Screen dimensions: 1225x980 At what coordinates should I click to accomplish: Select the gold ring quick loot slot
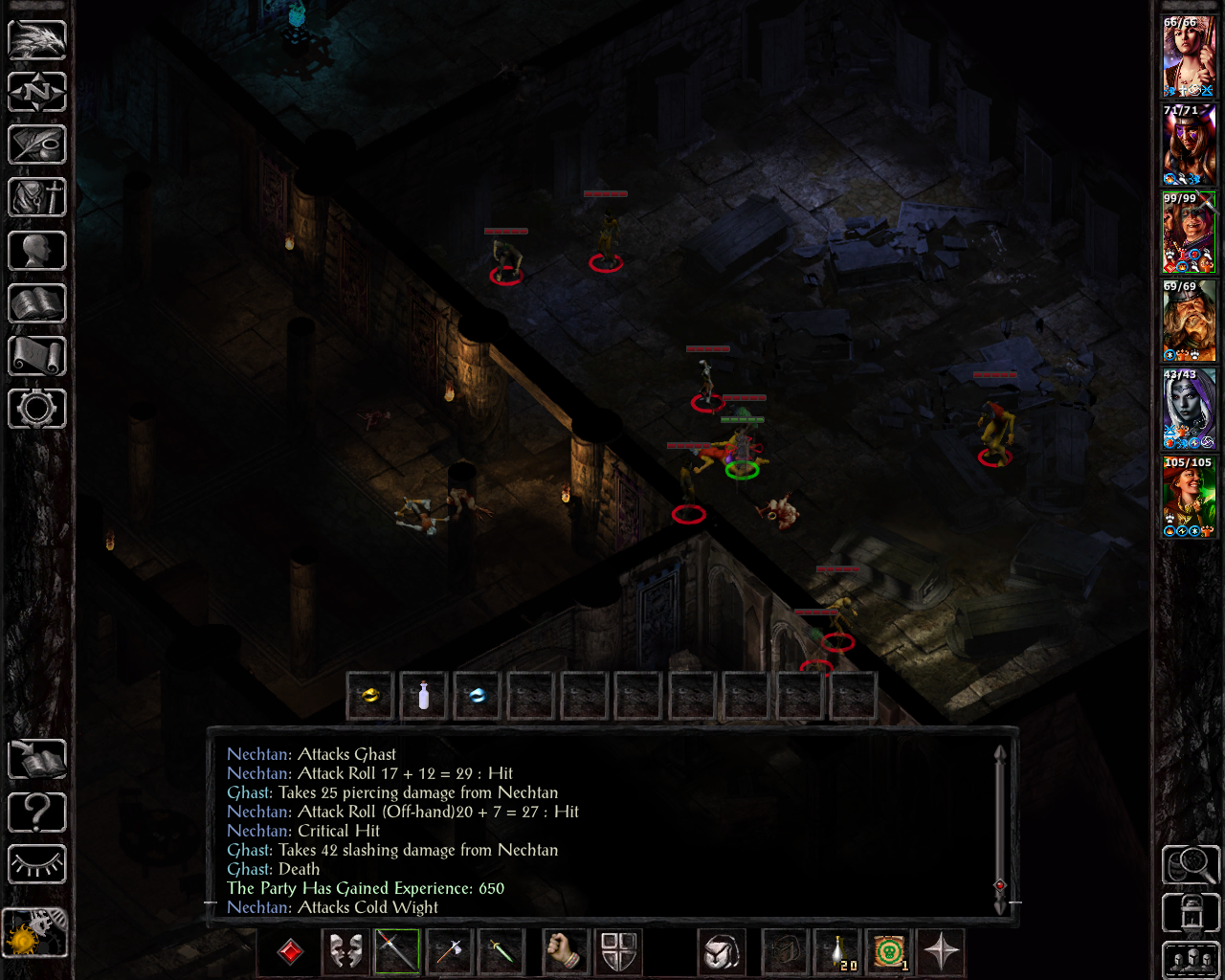(x=370, y=696)
